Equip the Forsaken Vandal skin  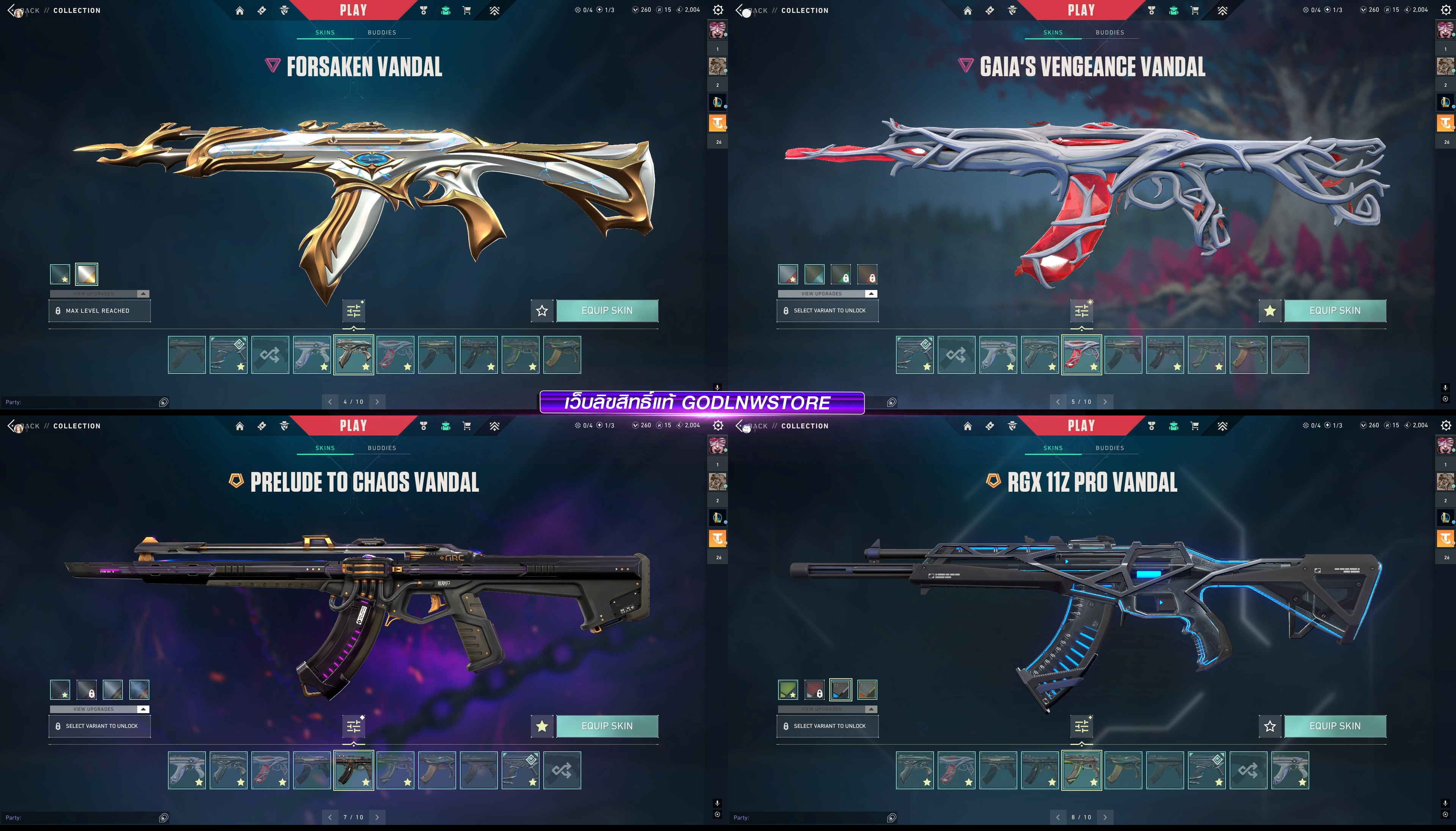[x=607, y=310]
